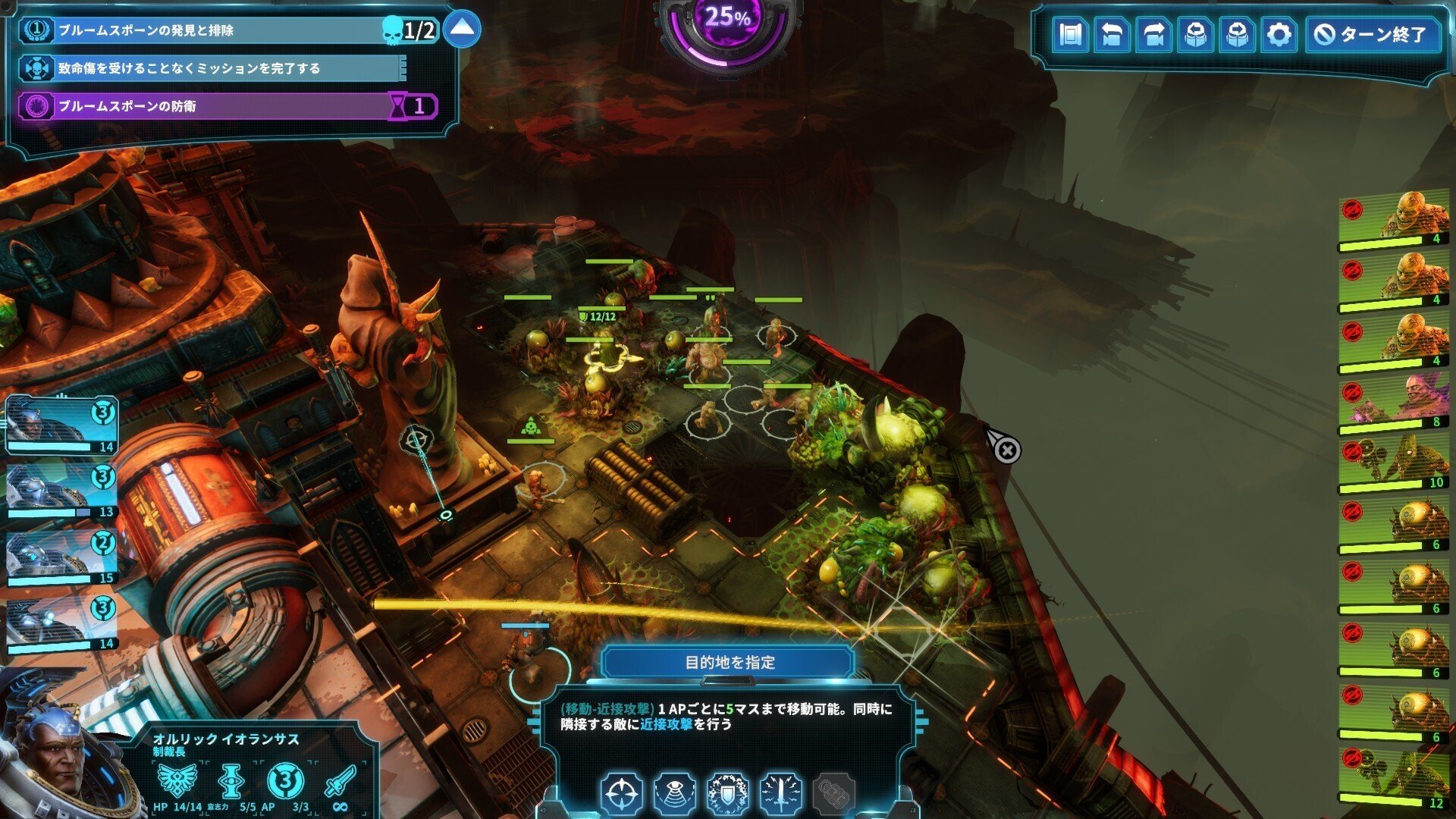The width and height of the screenshot is (1456, 819).
Task: Select the squad portrait with 13 HP
Action: point(61,490)
